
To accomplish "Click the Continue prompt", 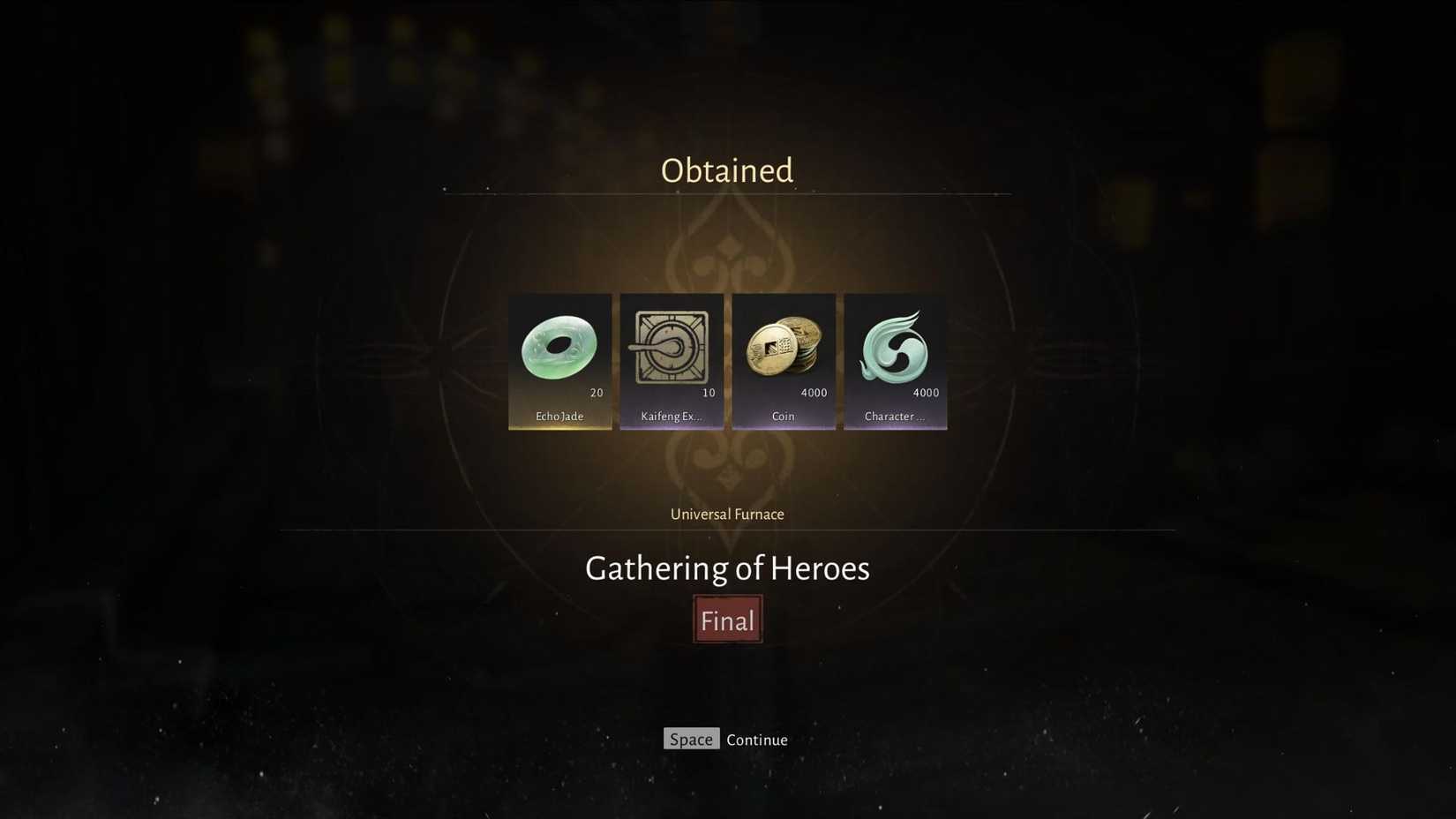I will [756, 740].
